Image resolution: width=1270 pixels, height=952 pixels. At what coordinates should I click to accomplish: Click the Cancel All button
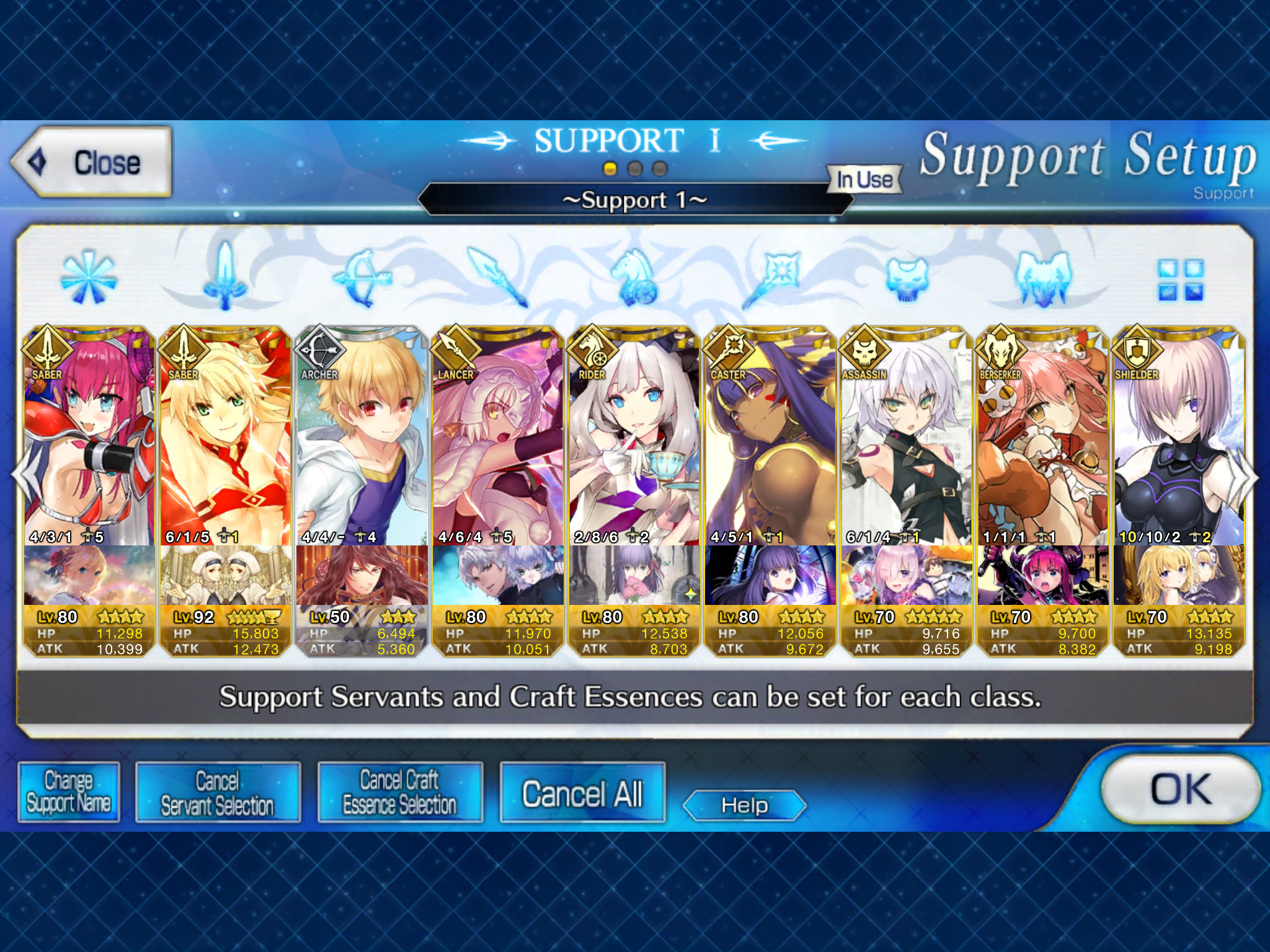click(x=582, y=793)
